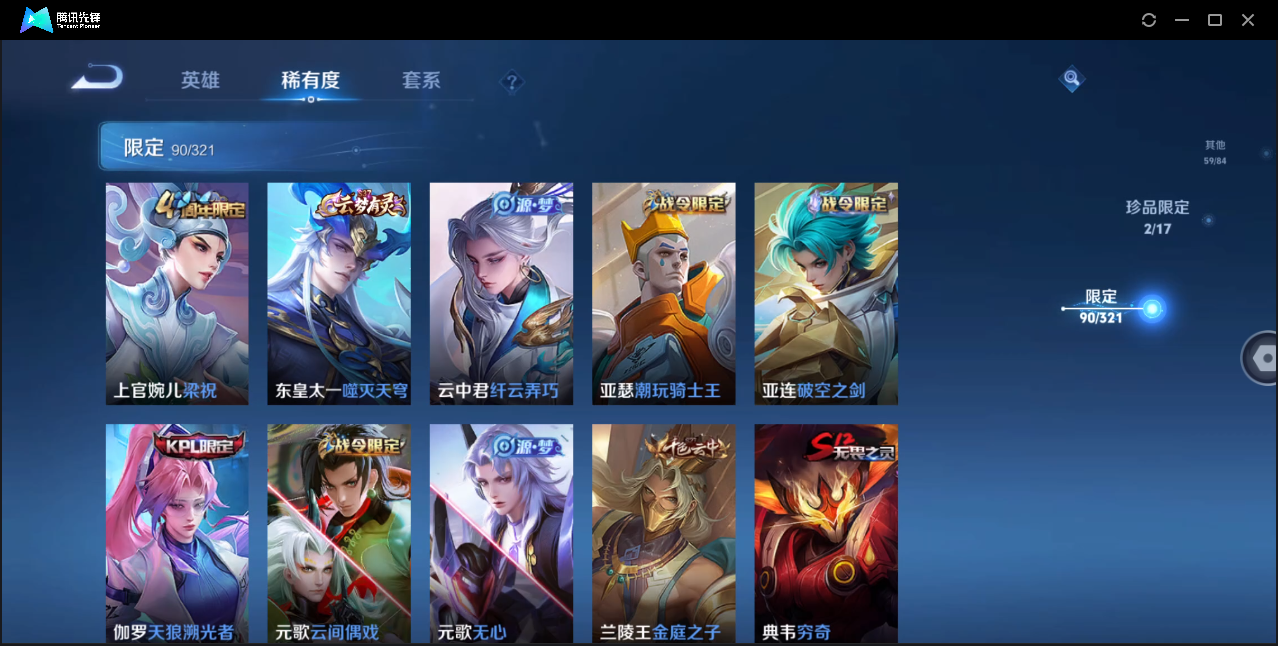This screenshot has height=646, width=1278.
Task: Open the 套系 tab
Action: click(x=421, y=80)
